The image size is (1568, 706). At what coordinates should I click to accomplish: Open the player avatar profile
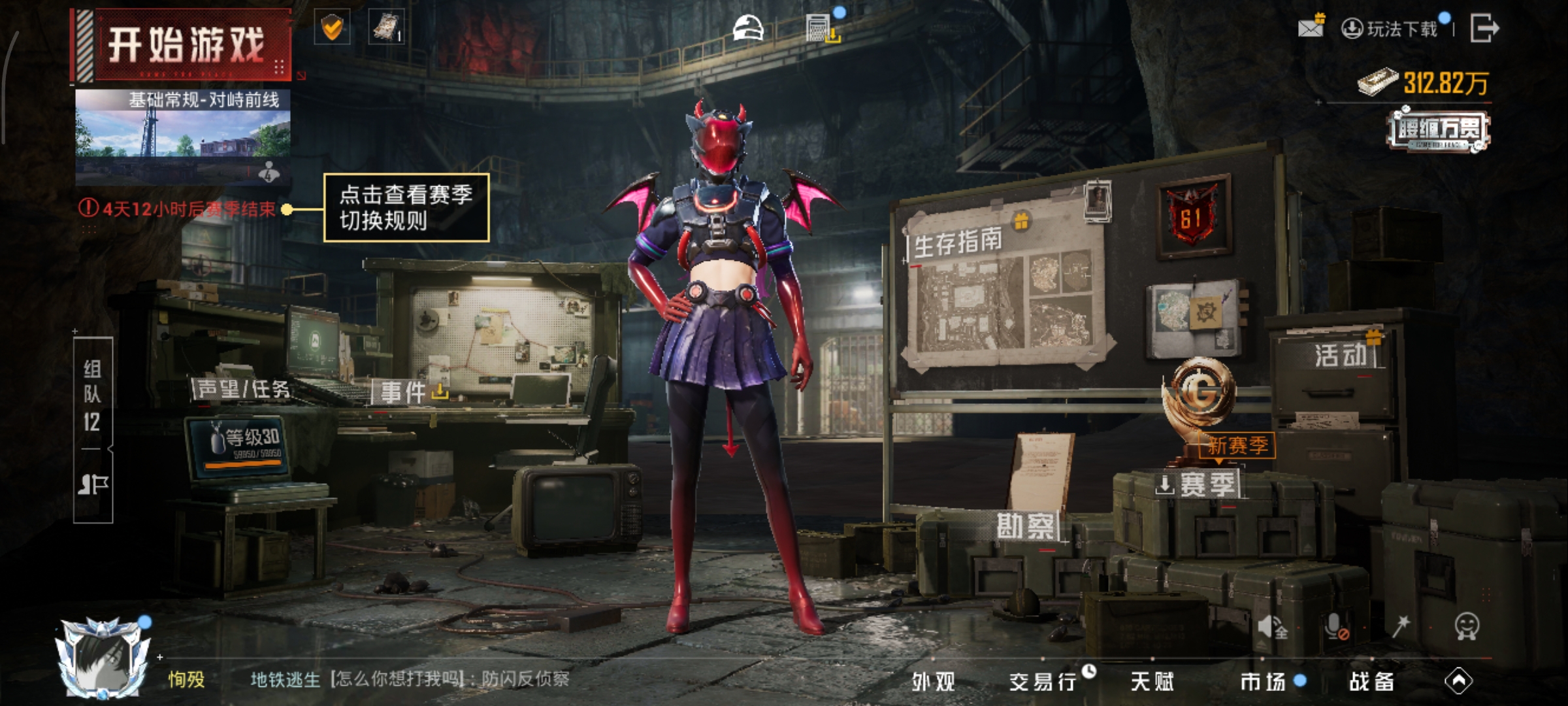[105, 657]
